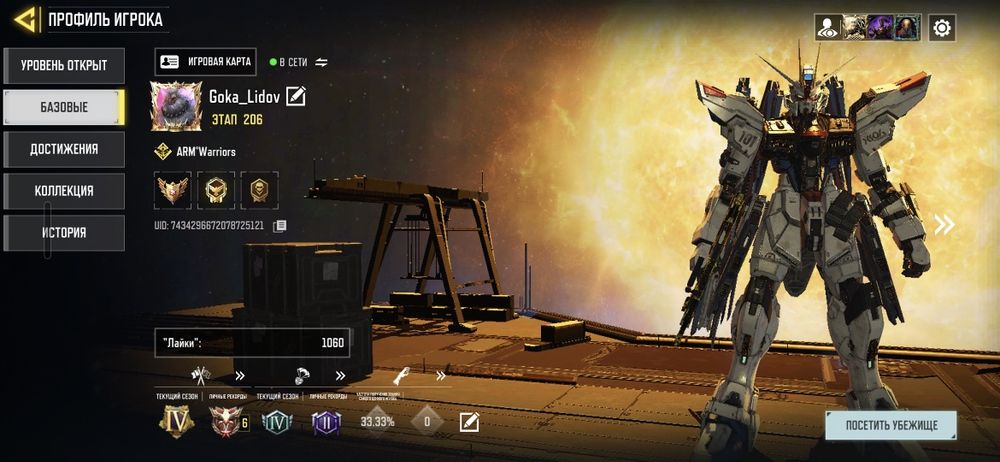The width and height of the screenshot is (1000, 462).
Task: Click the profile visibility eye icon
Action: coord(827,27)
